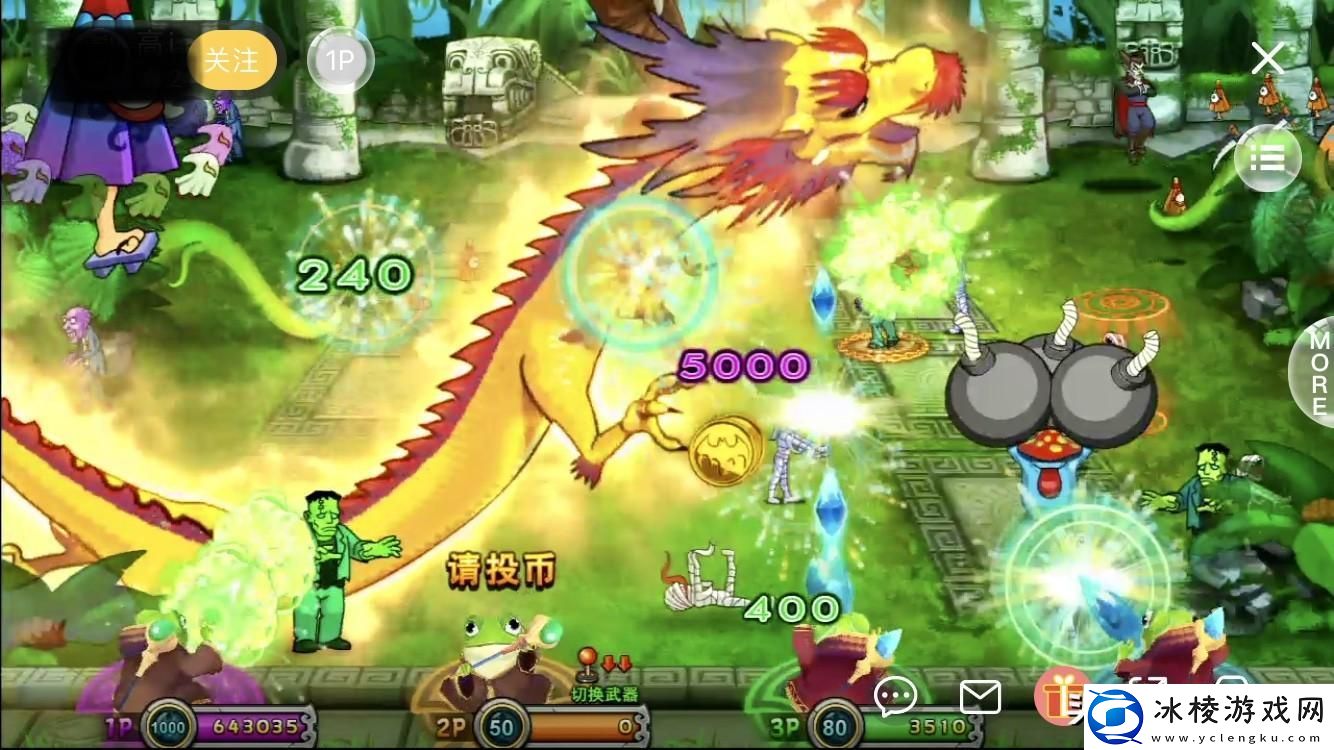This screenshot has width=1334, height=750.
Task: Tap the 1P badge next to the streamer name
Action: [x=340, y=60]
